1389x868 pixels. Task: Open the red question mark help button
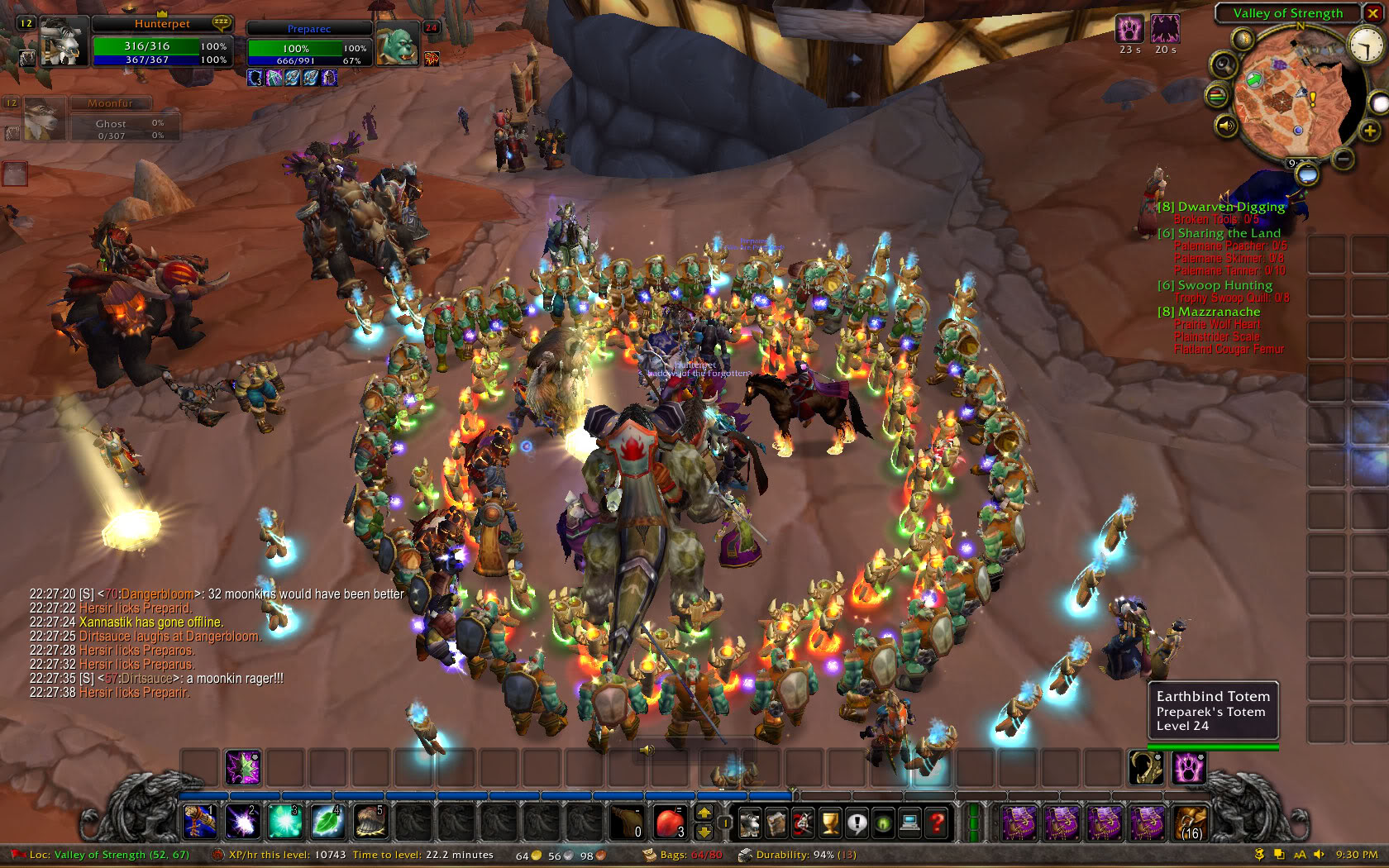point(937,823)
